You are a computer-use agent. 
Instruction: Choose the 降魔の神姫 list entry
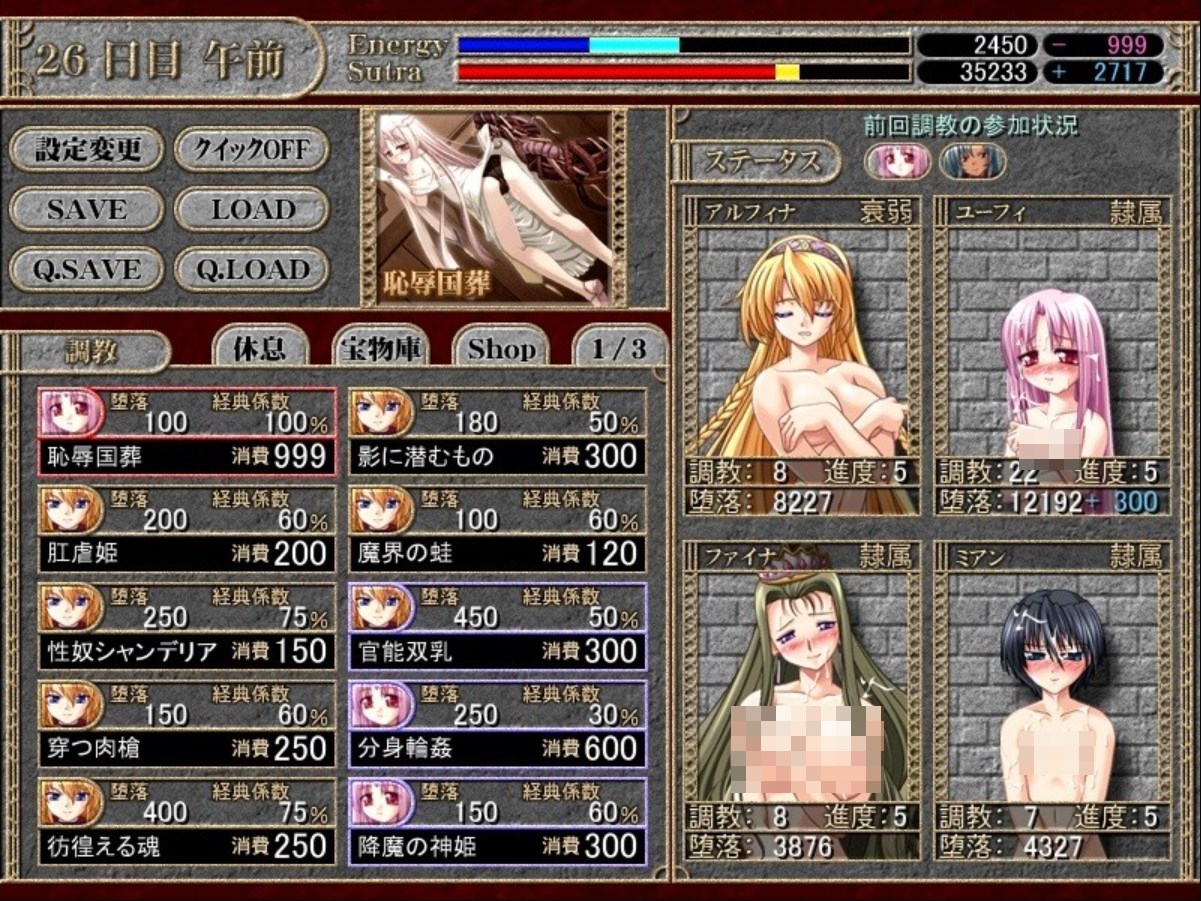click(498, 823)
